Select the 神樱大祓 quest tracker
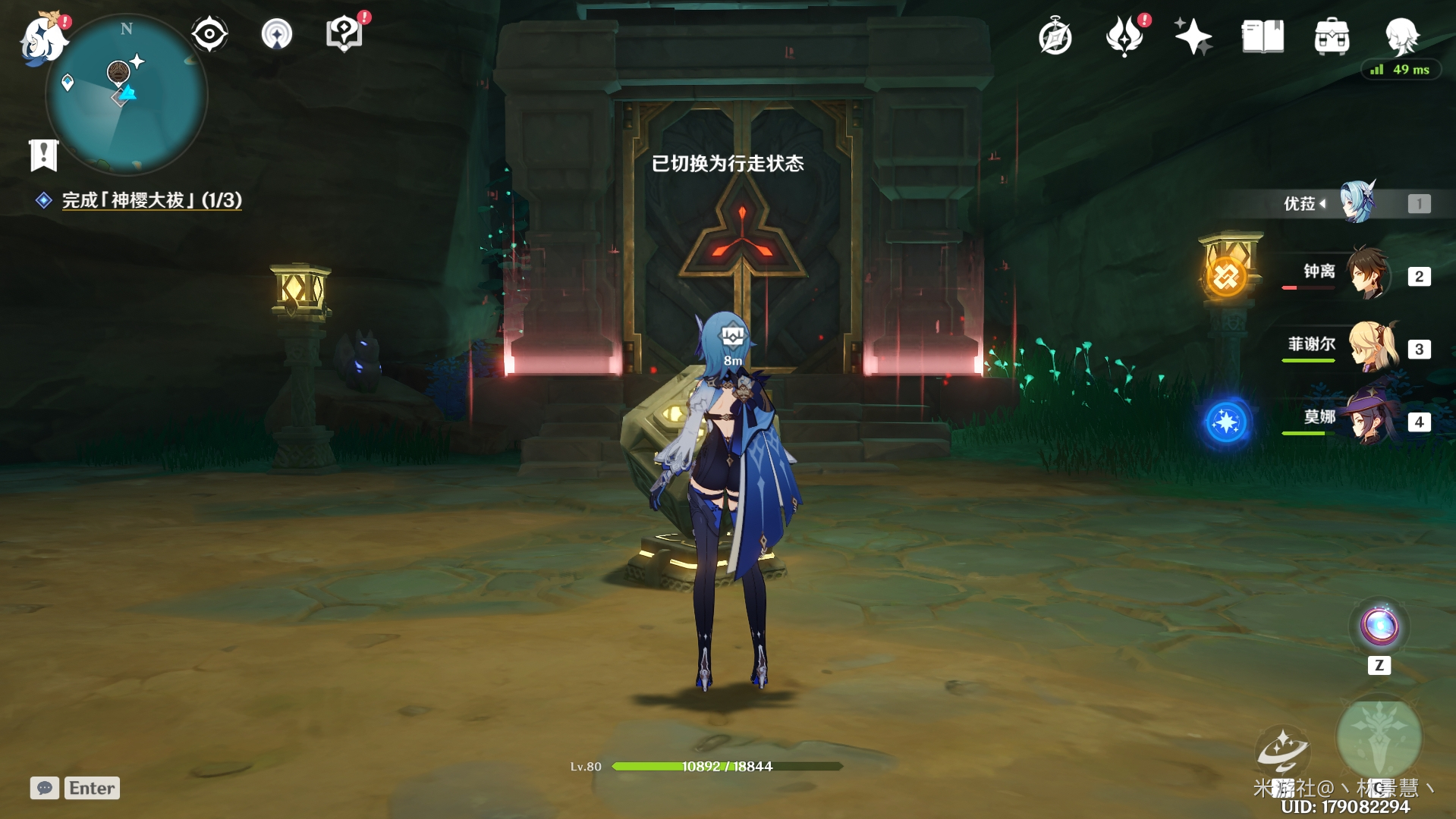Image resolution: width=1456 pixels, height=819 pixels. pos(151,200)
